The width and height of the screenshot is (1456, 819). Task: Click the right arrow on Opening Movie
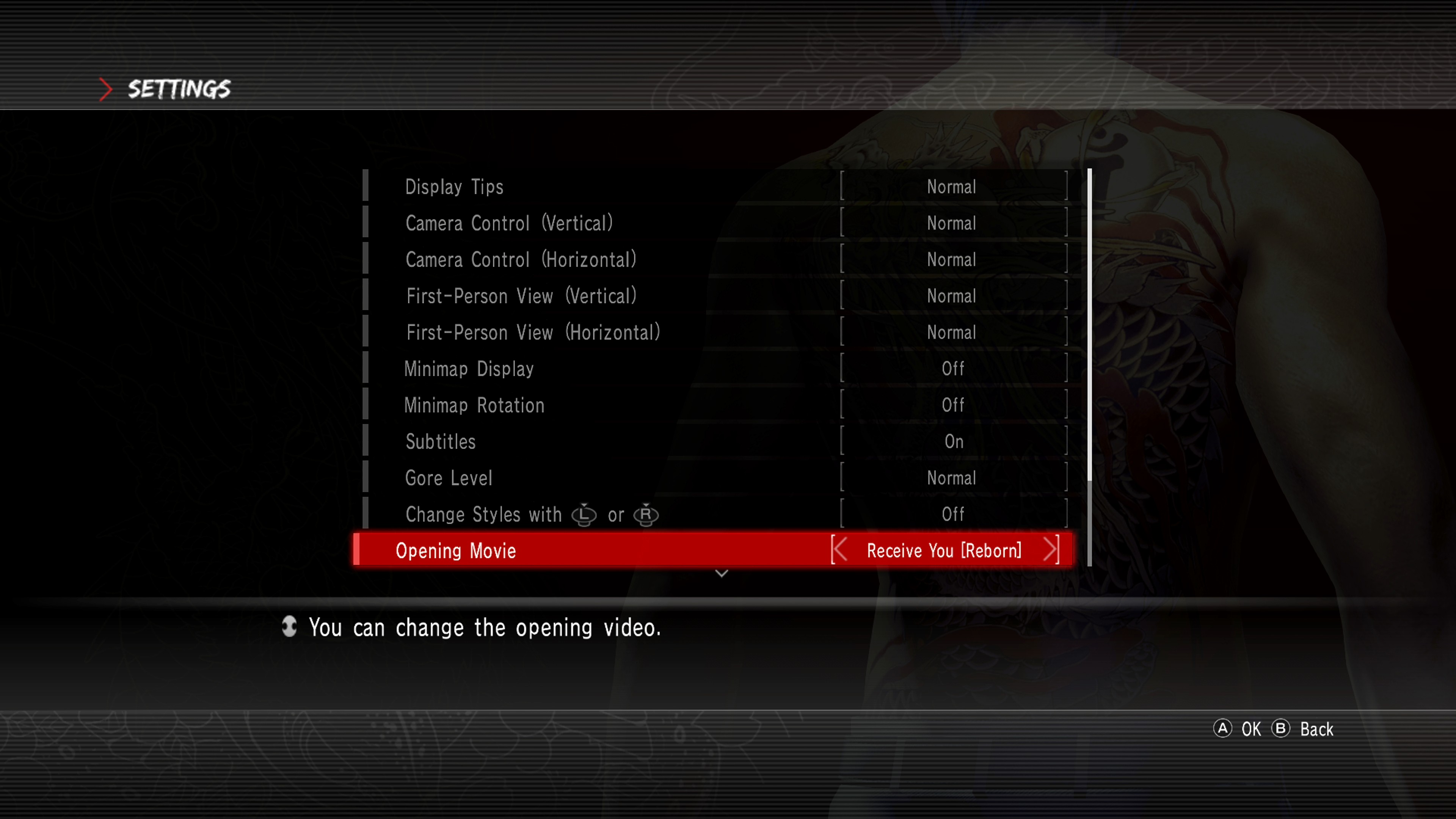coord(1050,550)
